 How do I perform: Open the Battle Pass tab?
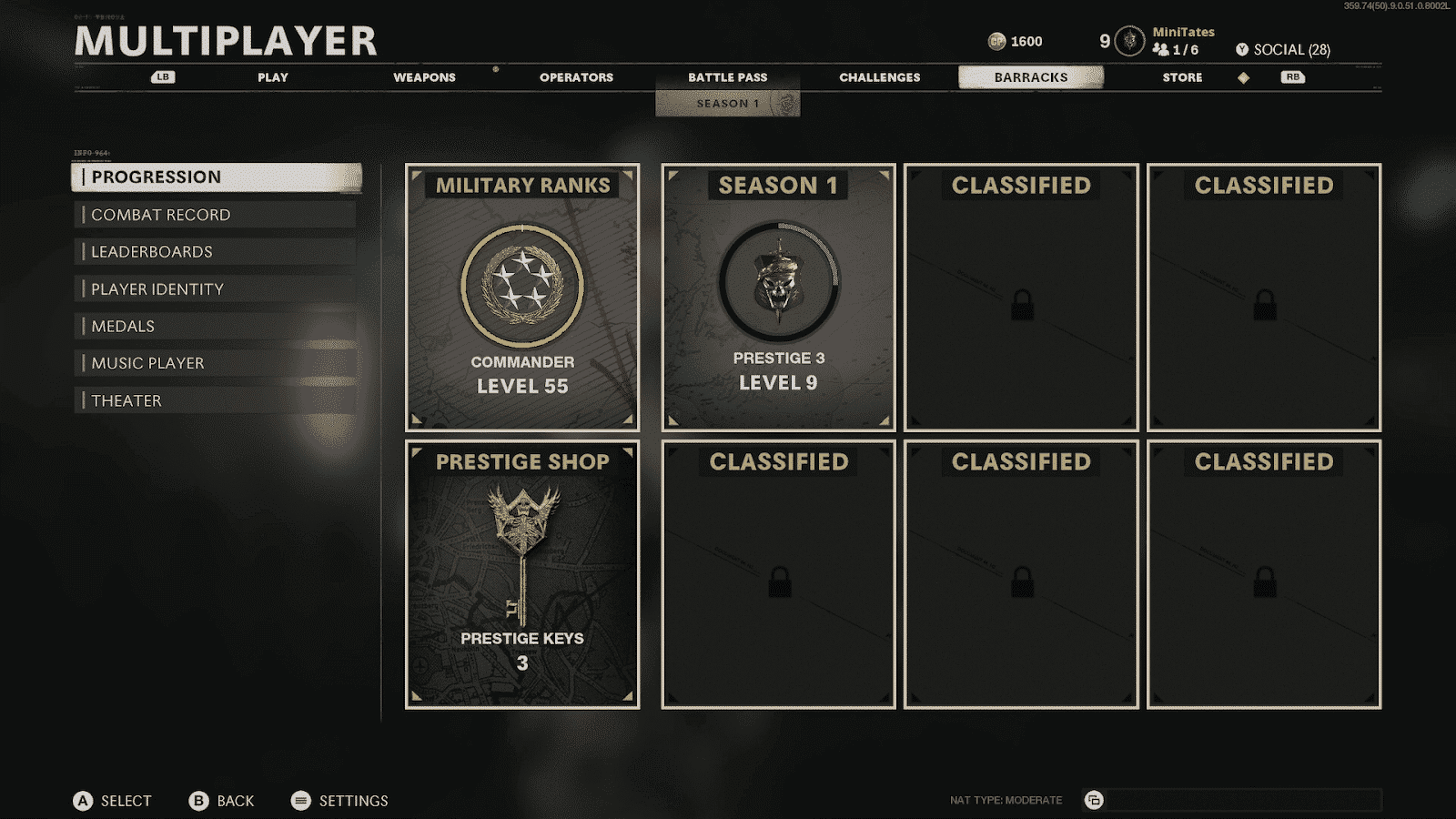tap(726, 77)
